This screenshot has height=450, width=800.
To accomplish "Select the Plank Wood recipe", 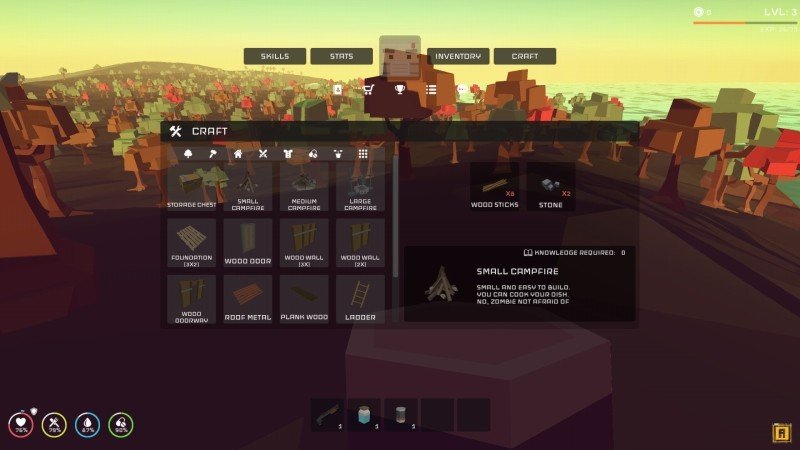I will point(304,299).
